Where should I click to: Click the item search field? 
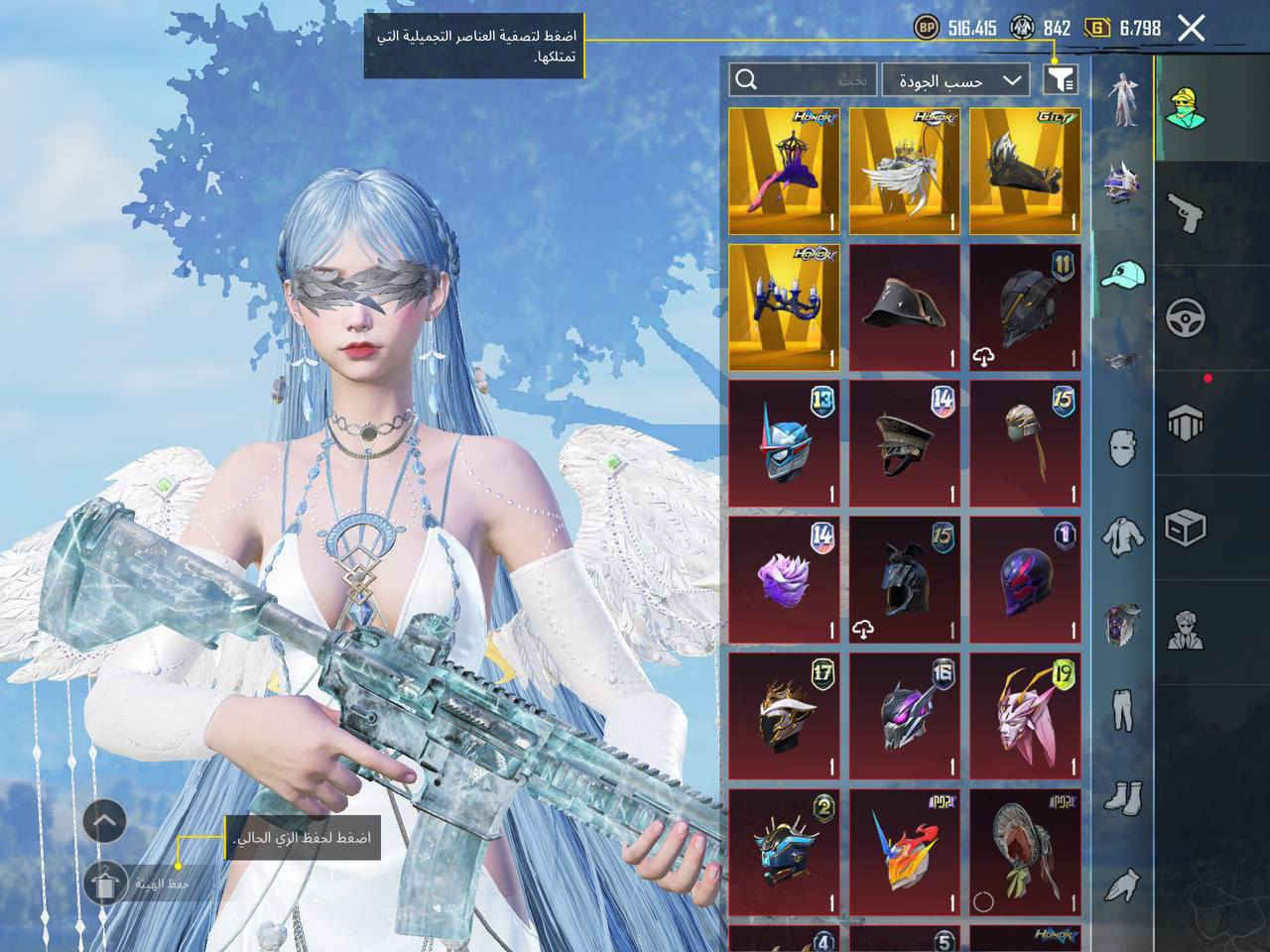pos(804,80)
